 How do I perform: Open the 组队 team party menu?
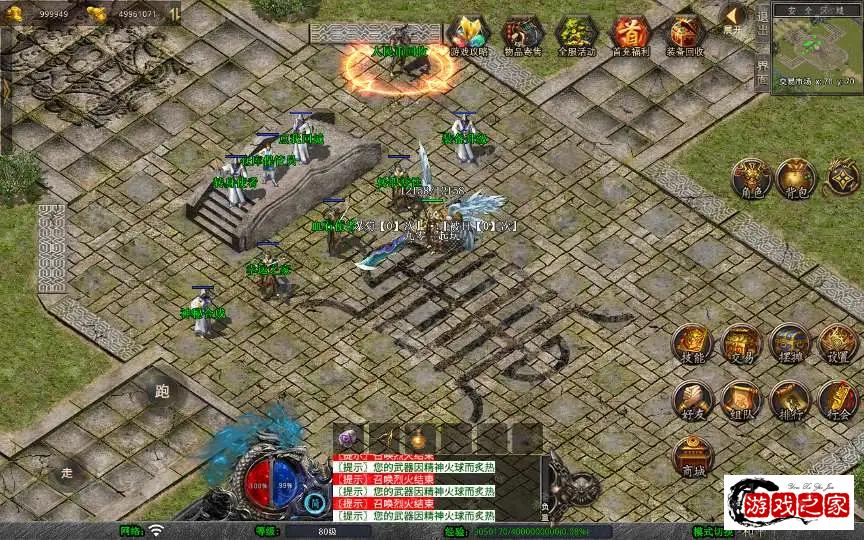(741, 400)
